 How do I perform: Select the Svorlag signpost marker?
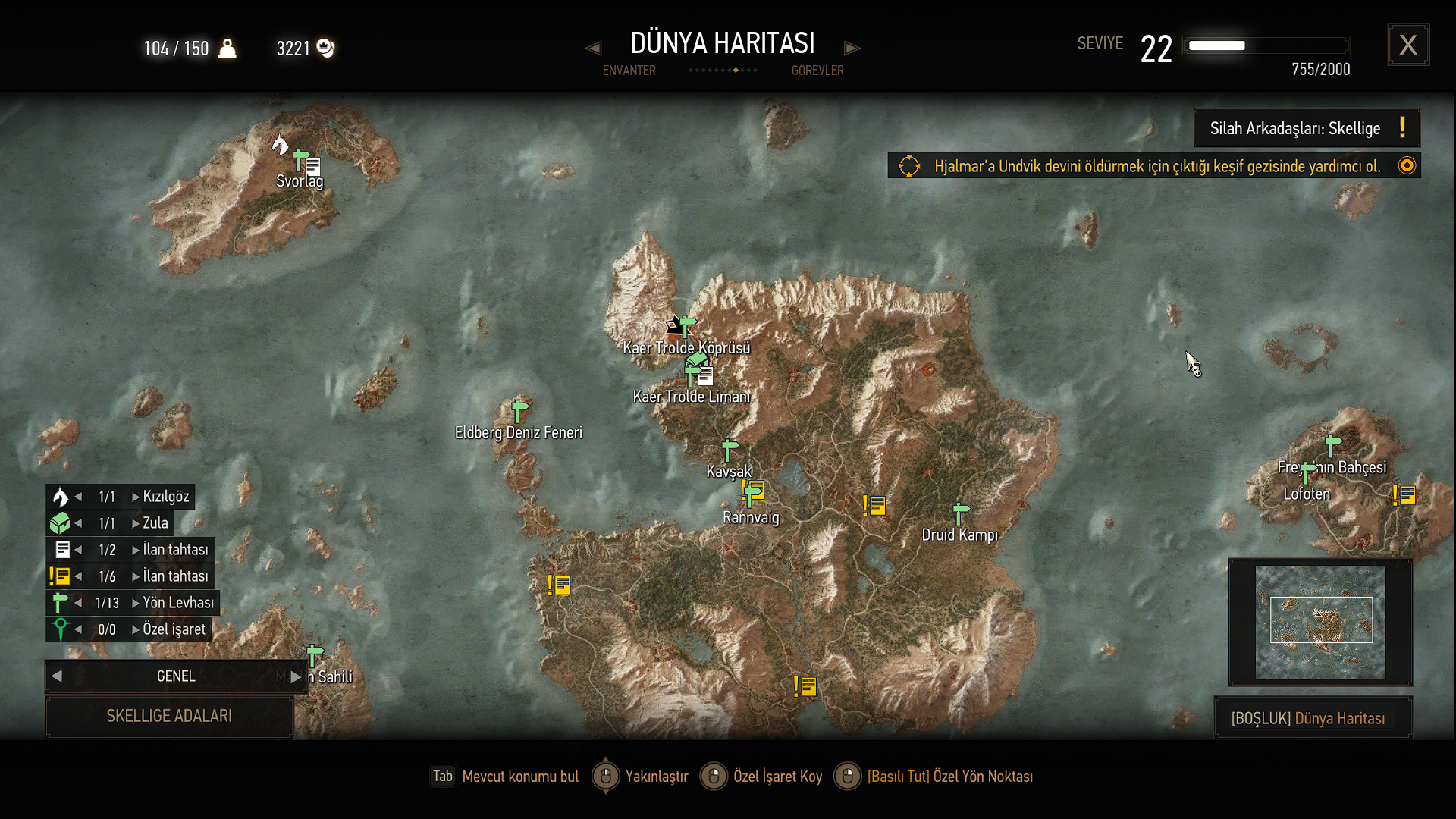click(x=300, y=159)
